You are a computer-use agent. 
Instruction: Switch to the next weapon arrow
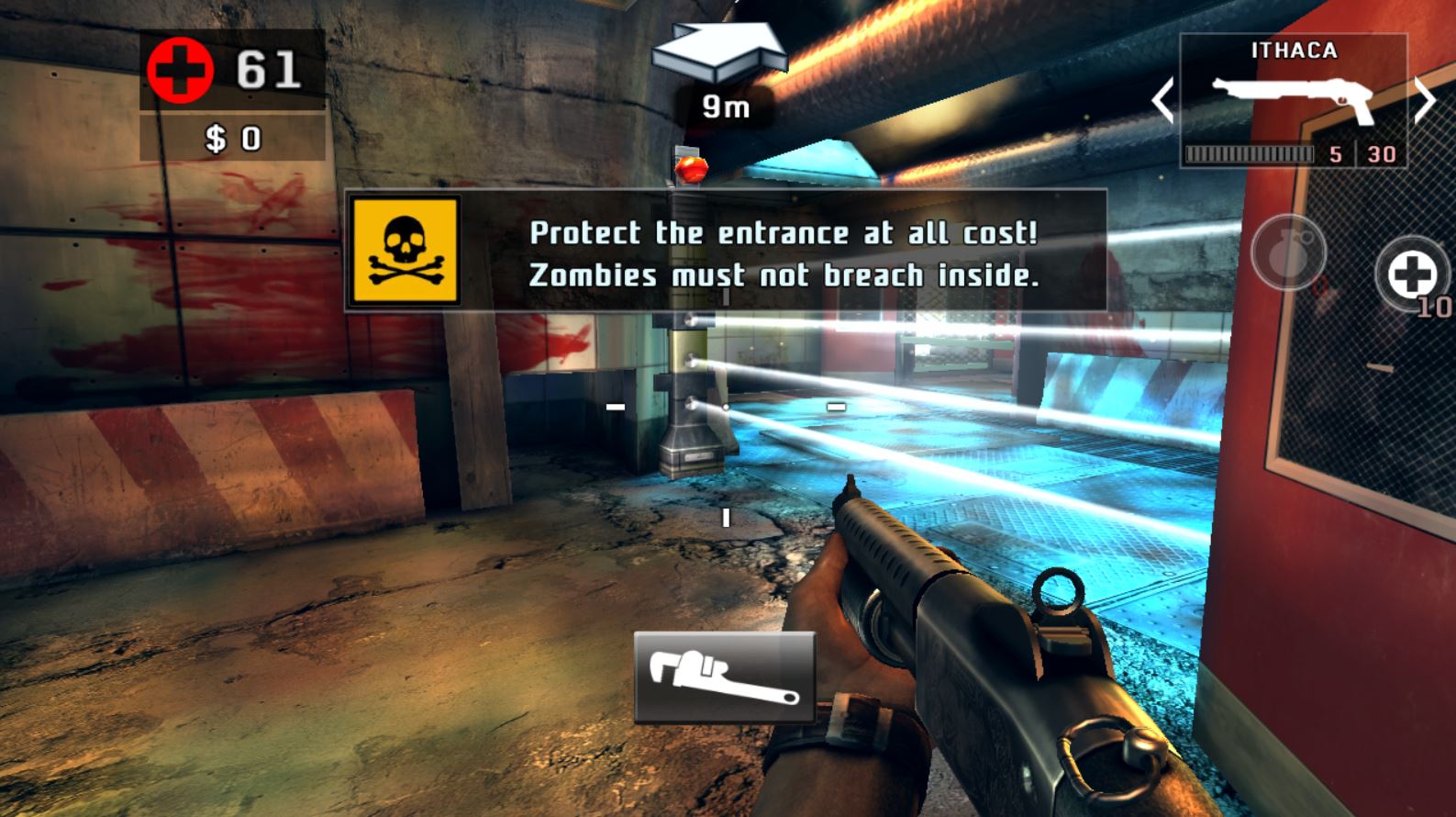1425,99
